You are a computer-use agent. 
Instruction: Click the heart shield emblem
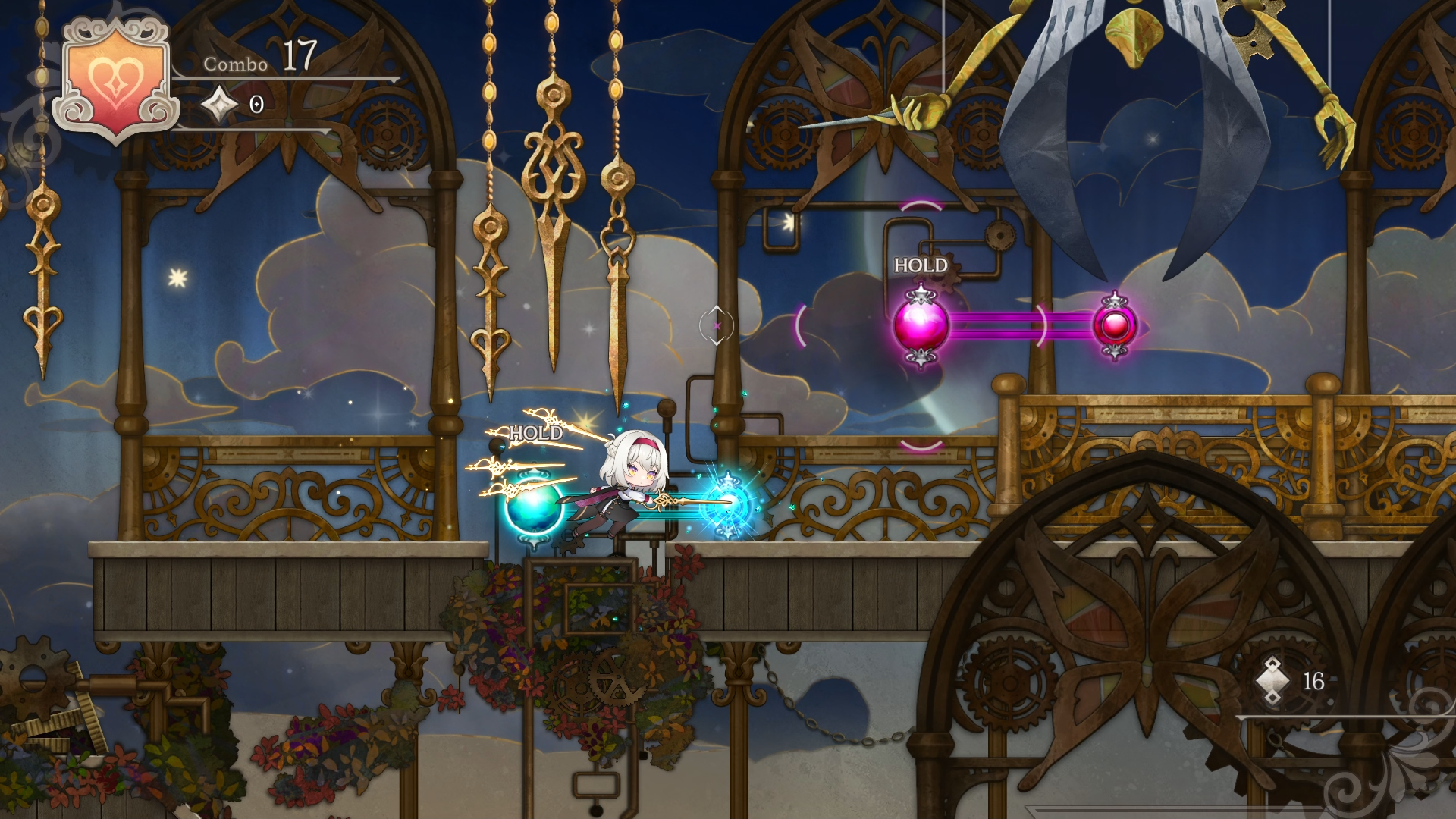pyautogui.click(x=115, y=82)
